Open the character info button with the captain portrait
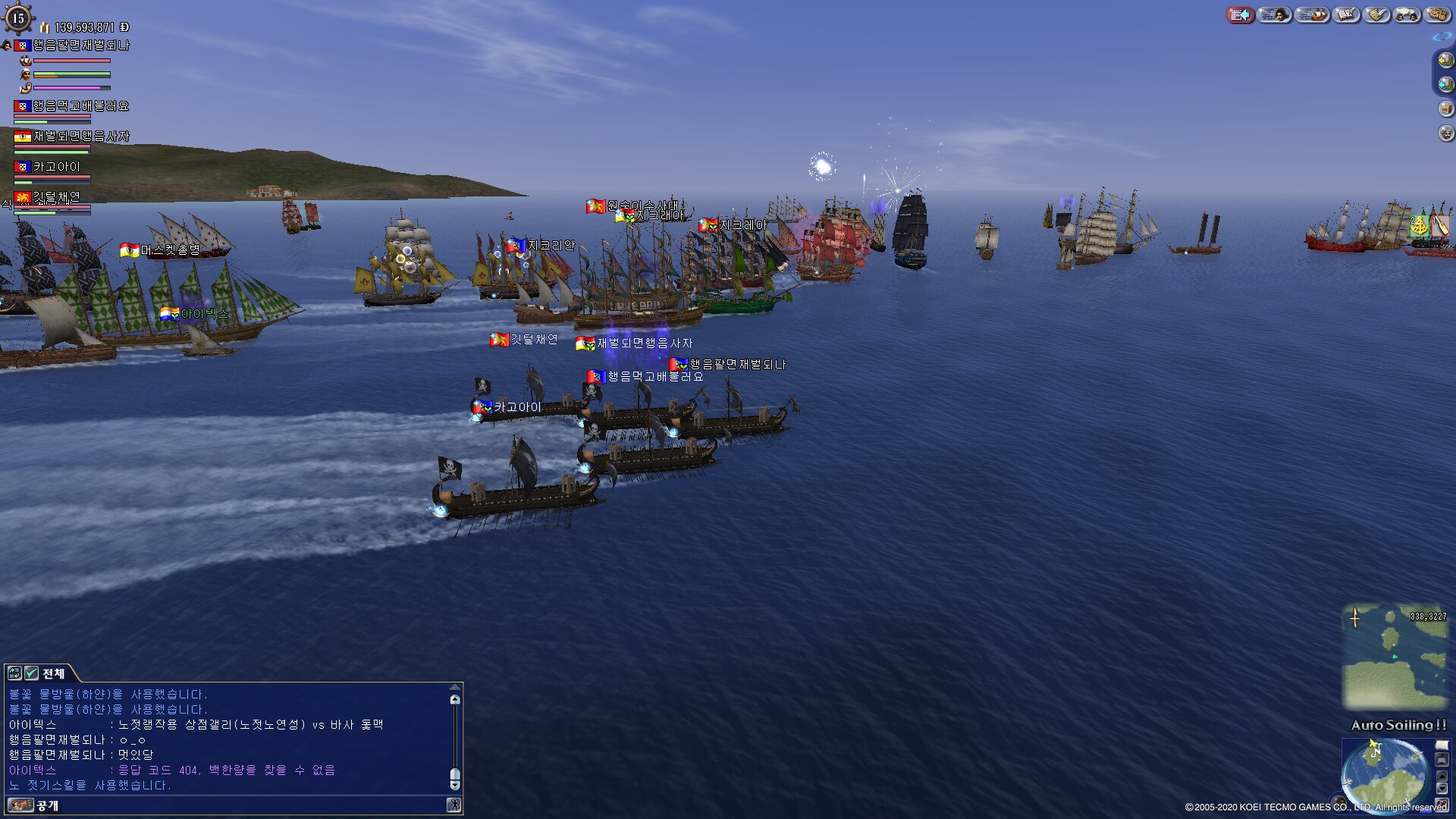 tap(1274, 14)
